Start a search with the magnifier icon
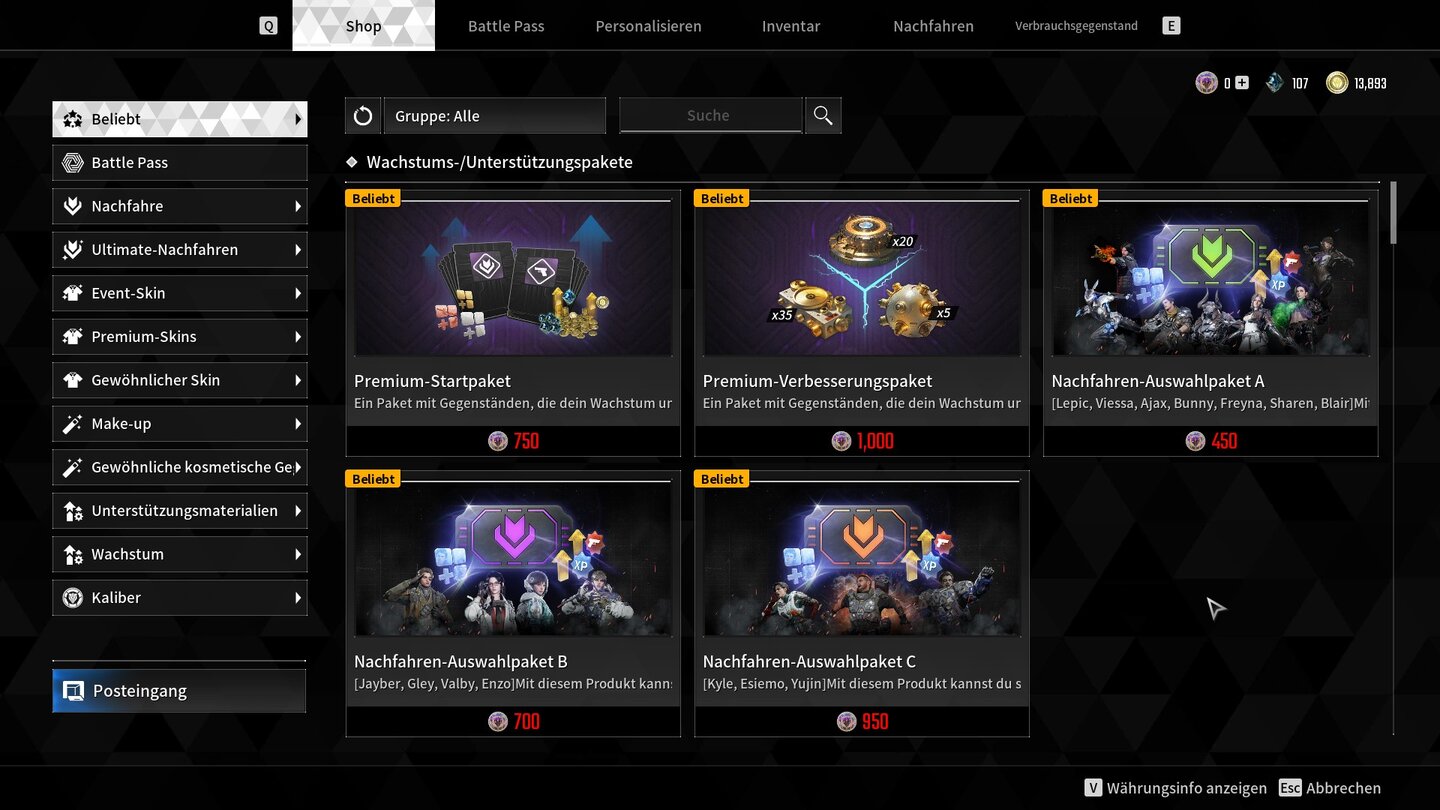 [x=822, y=115]
